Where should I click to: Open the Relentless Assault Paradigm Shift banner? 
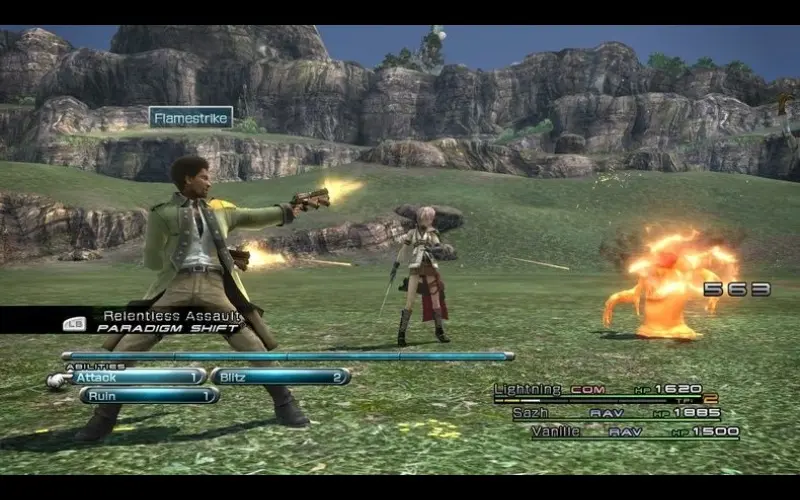pos(160,321)
